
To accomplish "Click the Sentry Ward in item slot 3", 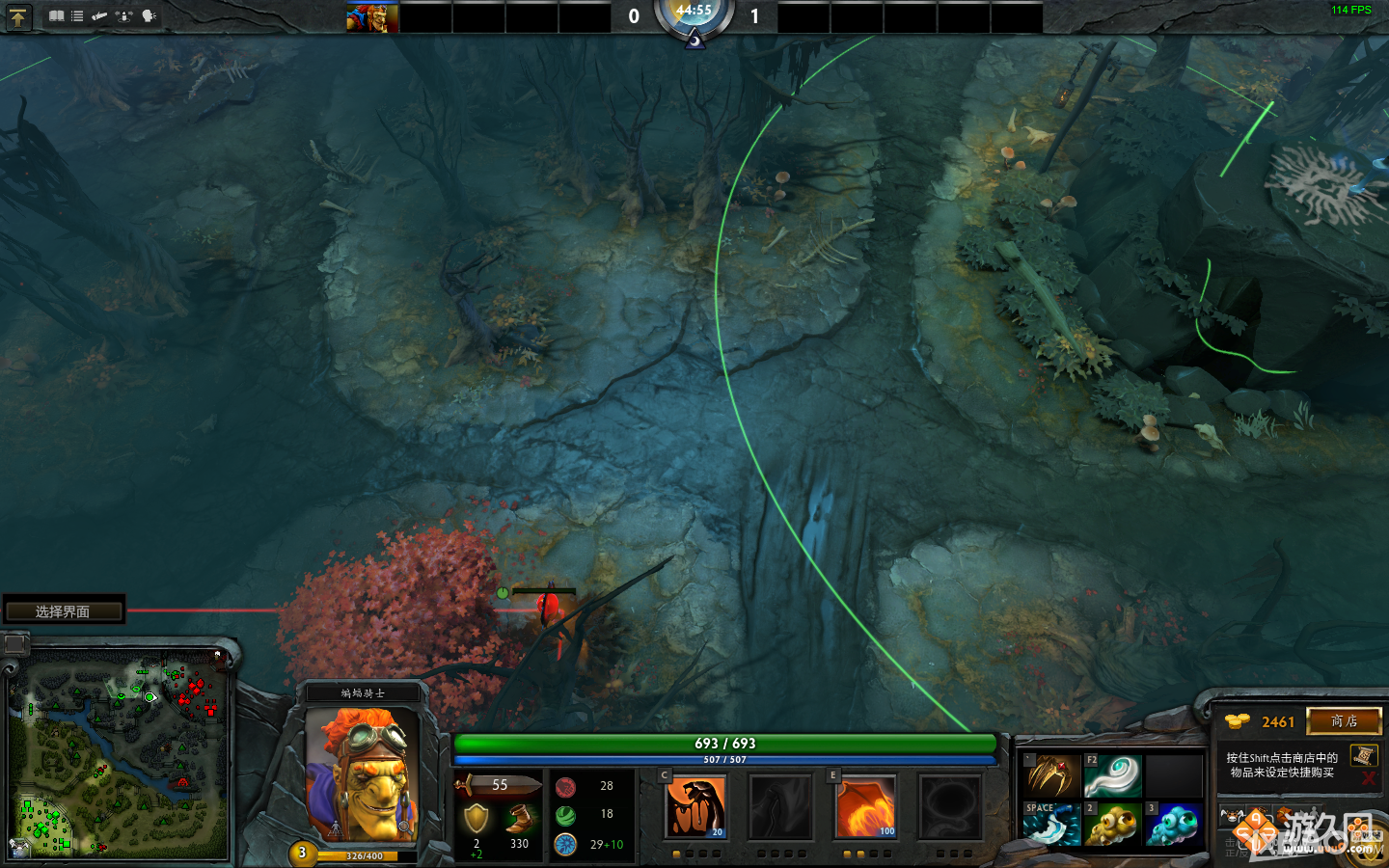I will pyautogui.click(x=1173, y=825).
